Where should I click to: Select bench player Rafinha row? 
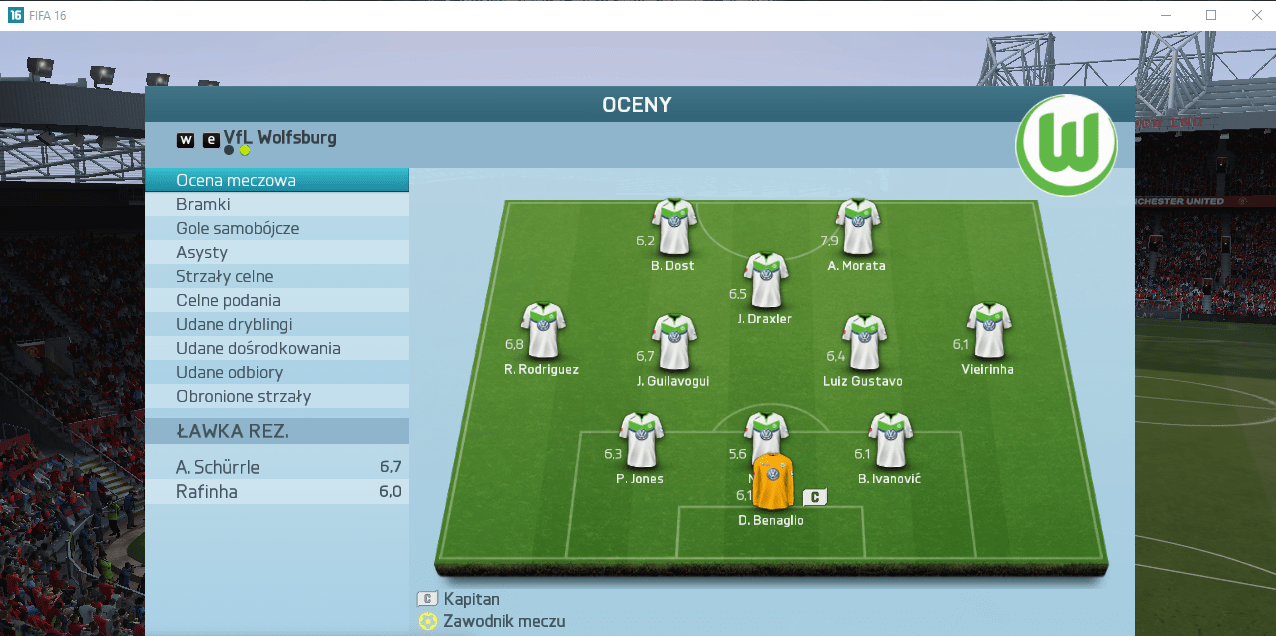pos(277,492)
